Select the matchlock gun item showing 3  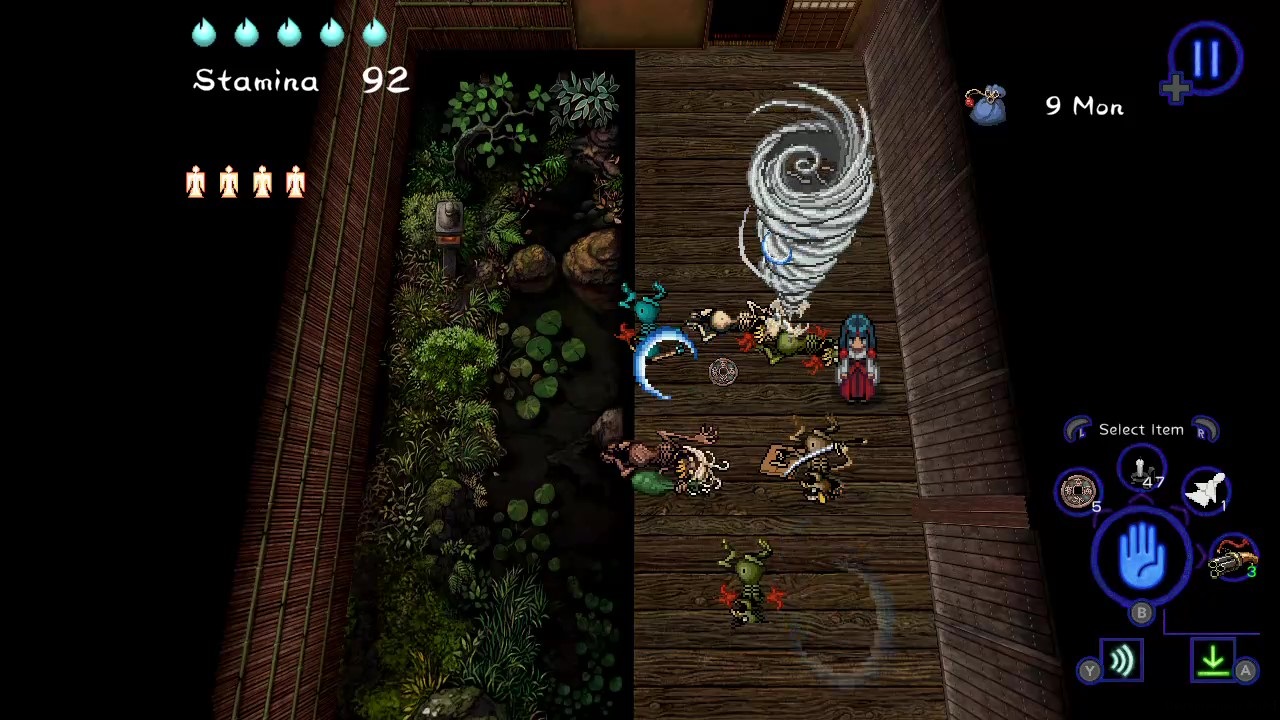tap(1233, 558)
